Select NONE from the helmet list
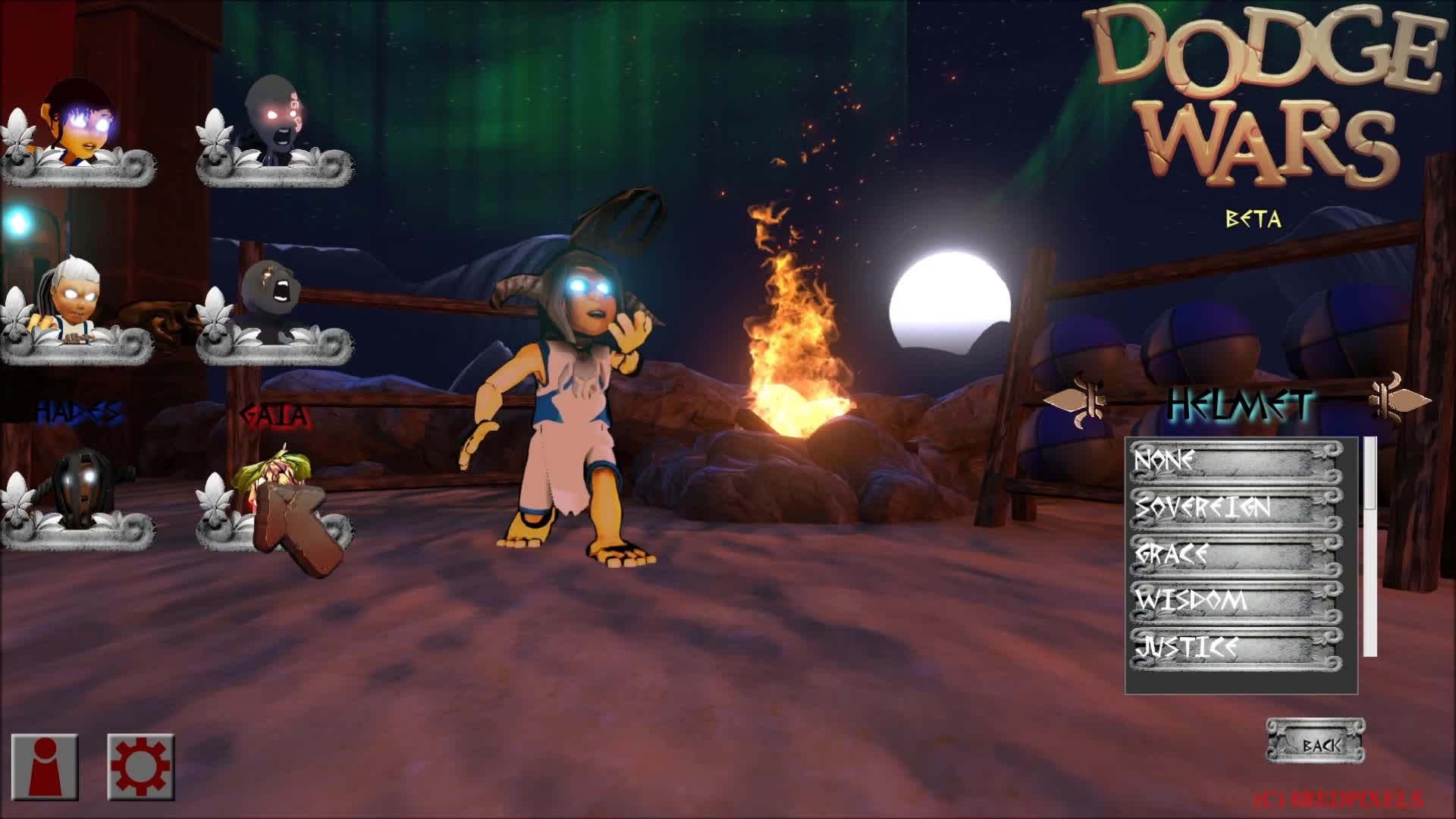Image resolution: width=1456 pixels, height=819 pixels. [1236, 461]
